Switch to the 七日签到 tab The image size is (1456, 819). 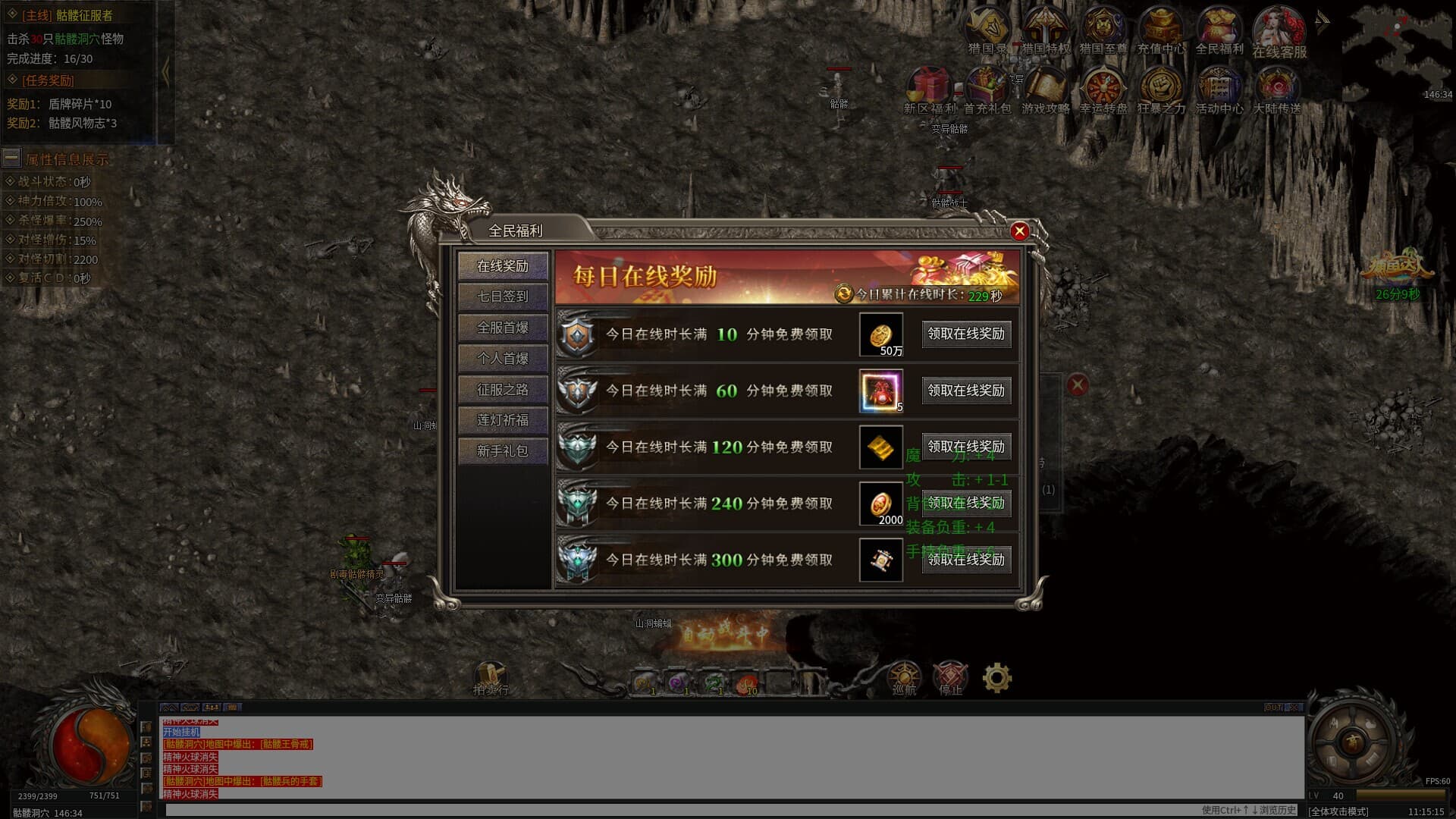502,297
